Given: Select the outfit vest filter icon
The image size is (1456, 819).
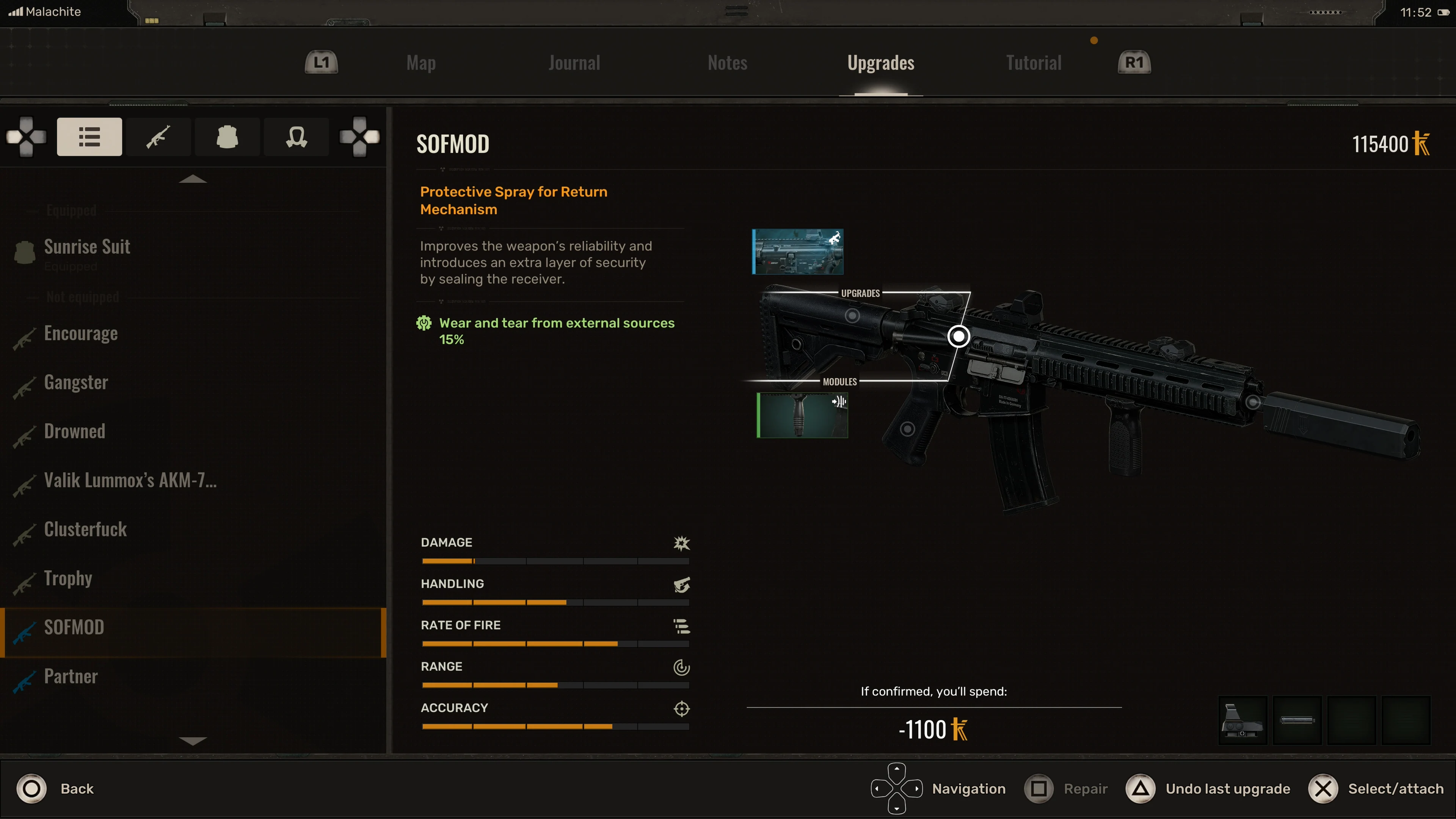Looking at the screenshot, I should click(227, 136).
